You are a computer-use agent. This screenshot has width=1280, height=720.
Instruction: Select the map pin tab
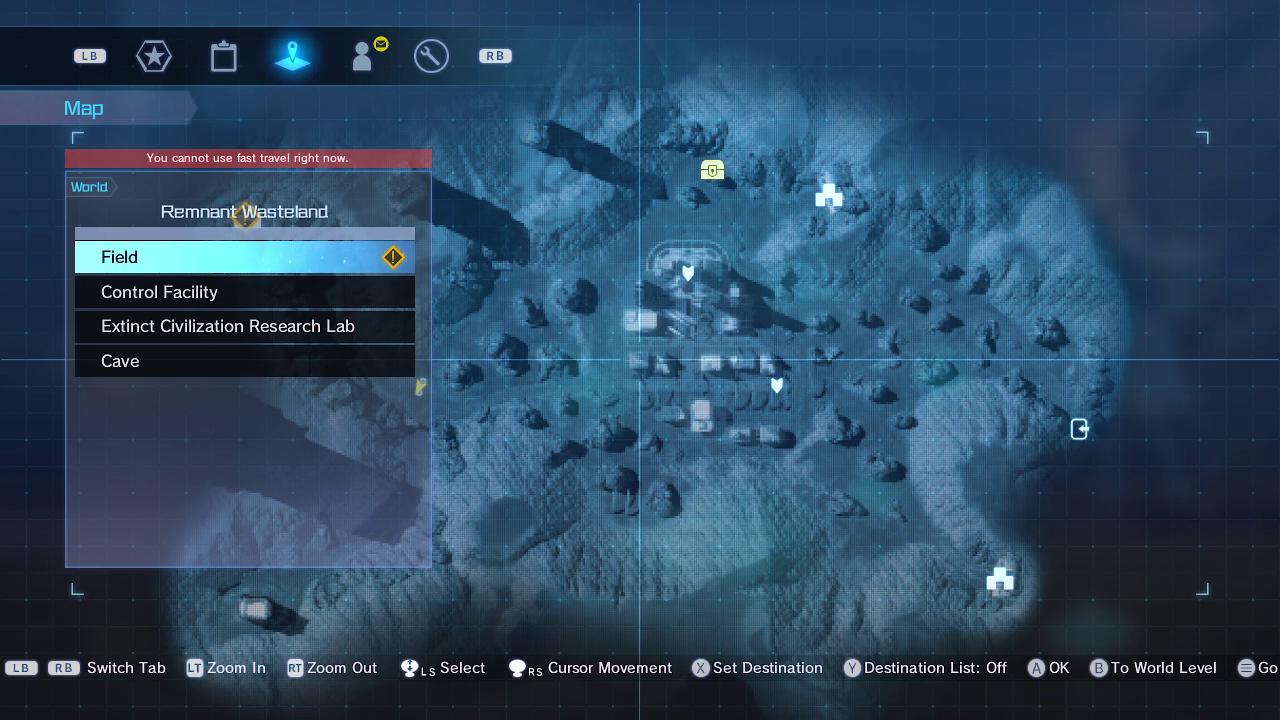(x=293, y=56)
